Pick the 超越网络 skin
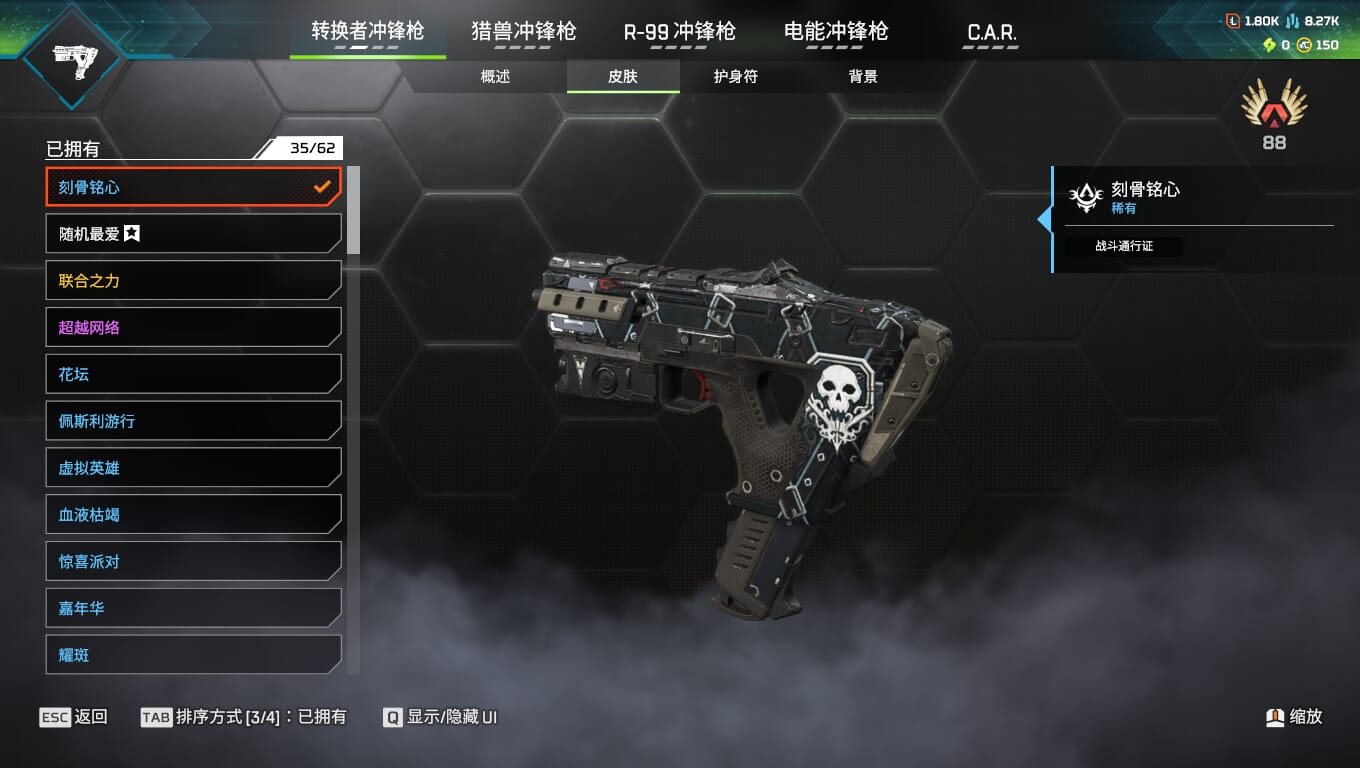The width and height of the screenshot is (1360, 768). tap(193, 327)
